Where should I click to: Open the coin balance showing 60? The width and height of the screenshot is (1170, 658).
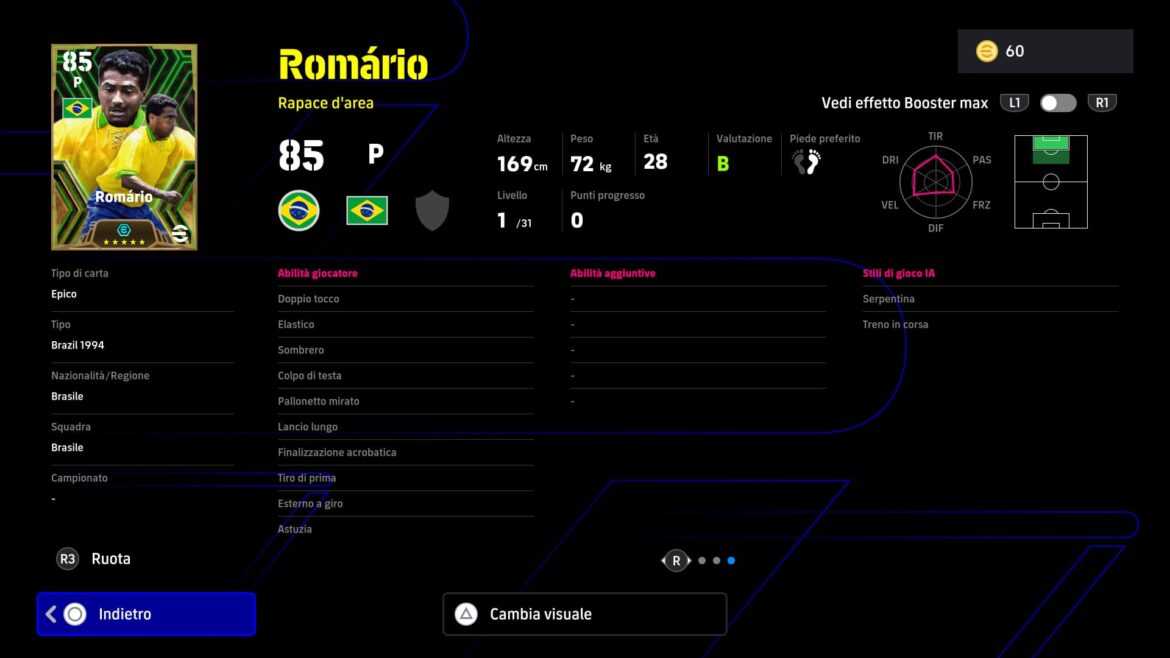tap(1044, 51)
